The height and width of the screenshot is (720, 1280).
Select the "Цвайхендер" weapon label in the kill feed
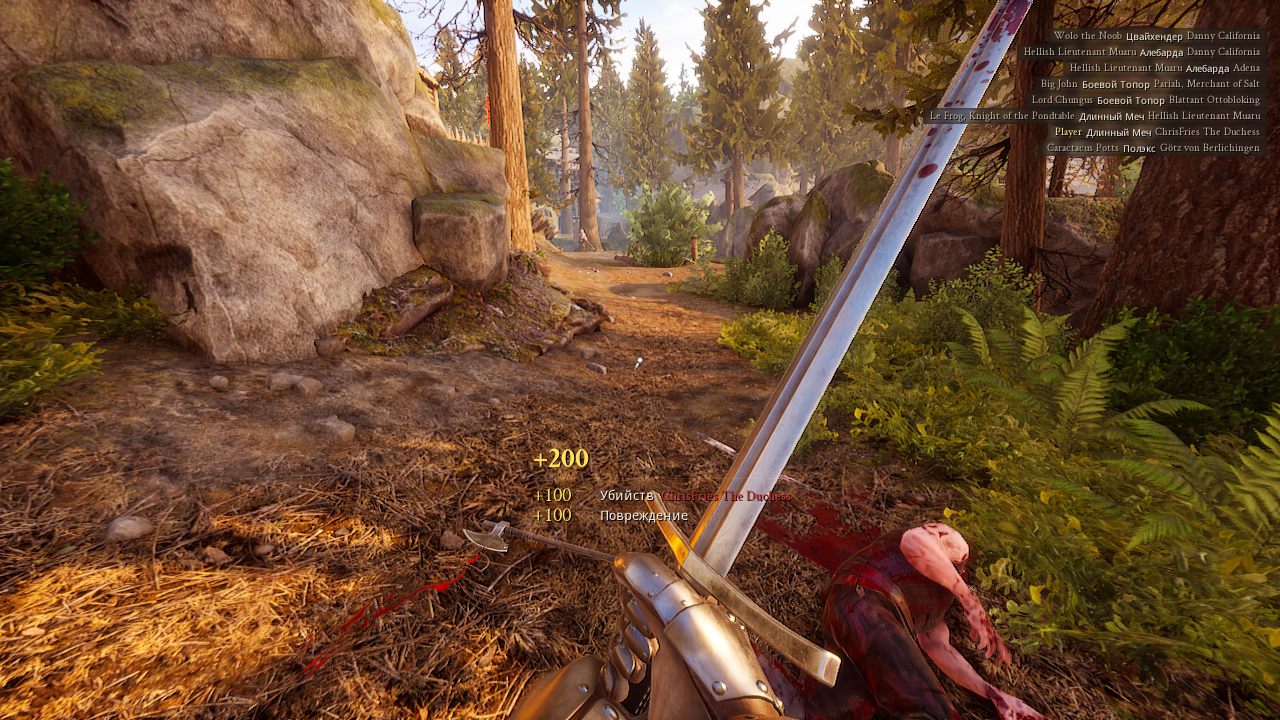[1153, 36]
